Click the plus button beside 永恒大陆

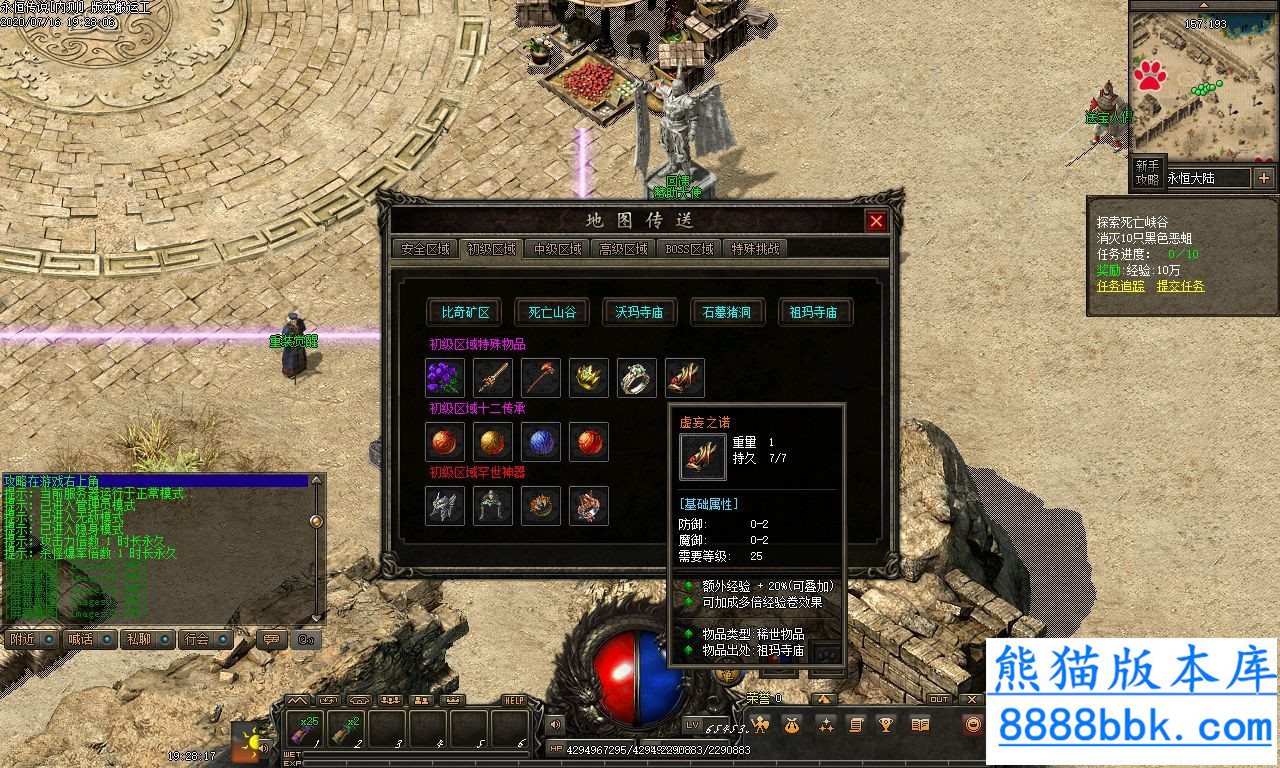point(1264,178)
